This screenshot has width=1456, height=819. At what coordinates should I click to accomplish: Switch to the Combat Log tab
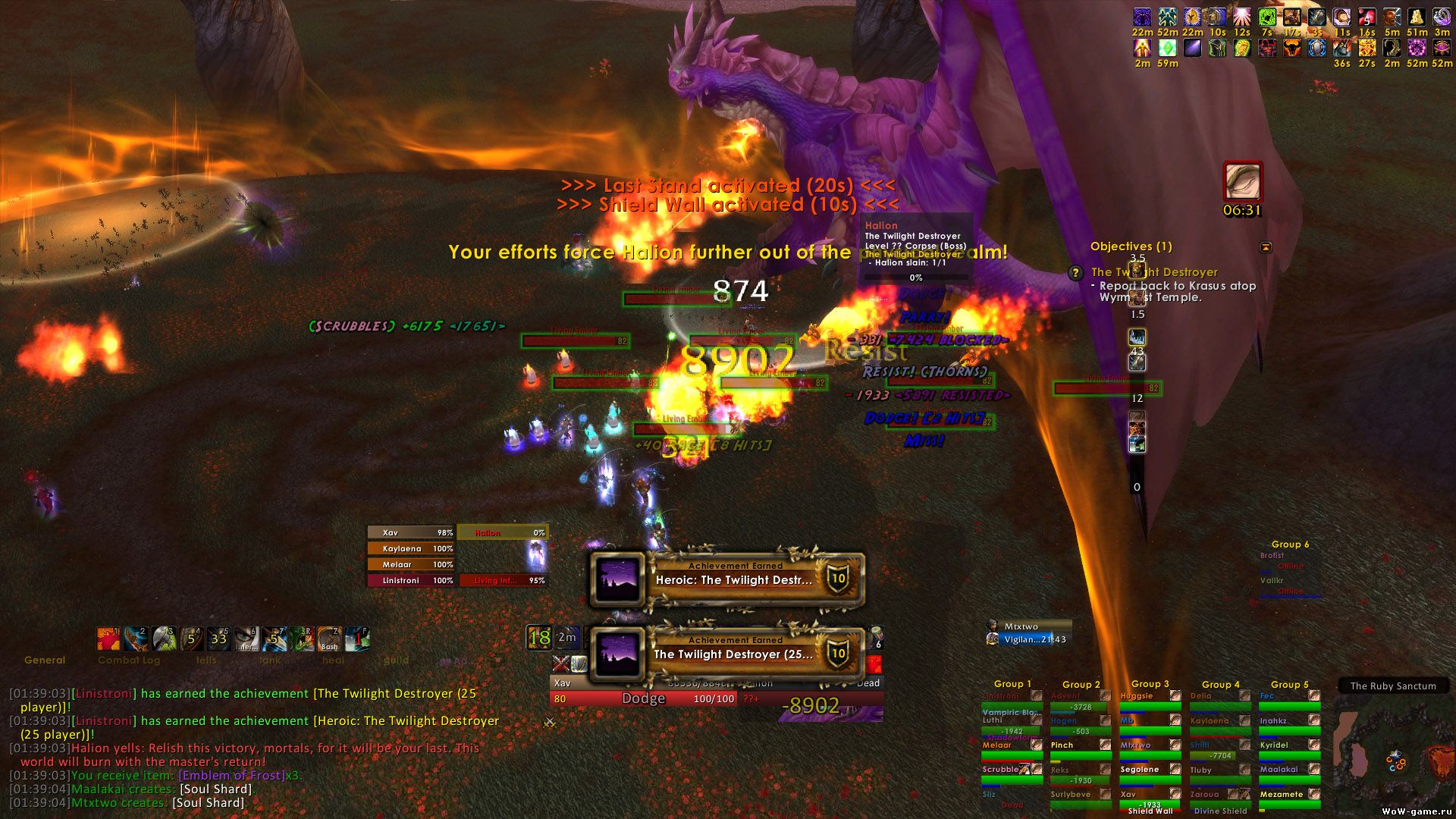click(x=129, y=661)
